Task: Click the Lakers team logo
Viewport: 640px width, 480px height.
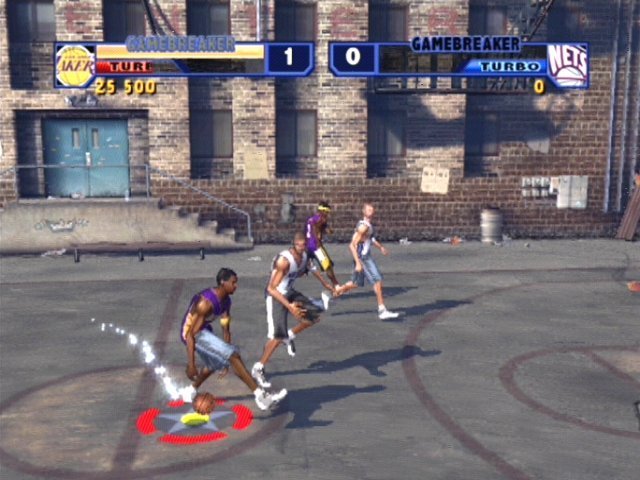Action: tap(75, 66)
